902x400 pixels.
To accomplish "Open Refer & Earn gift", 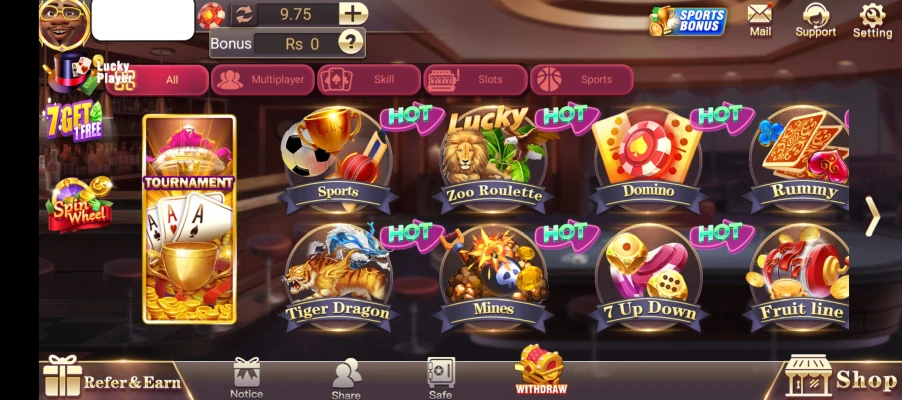I will pos(112,378).
